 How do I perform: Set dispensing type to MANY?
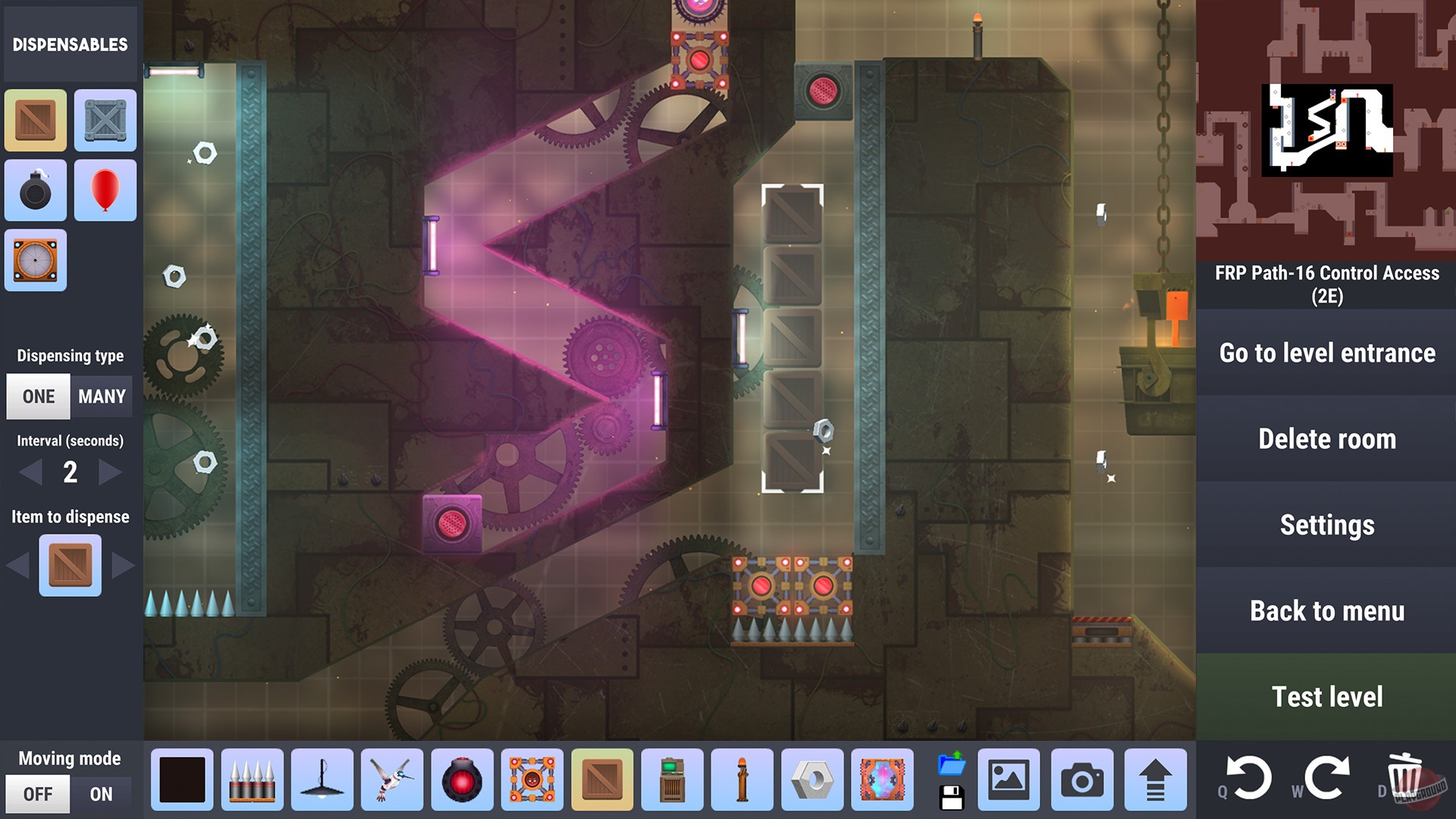pos(102,396)
